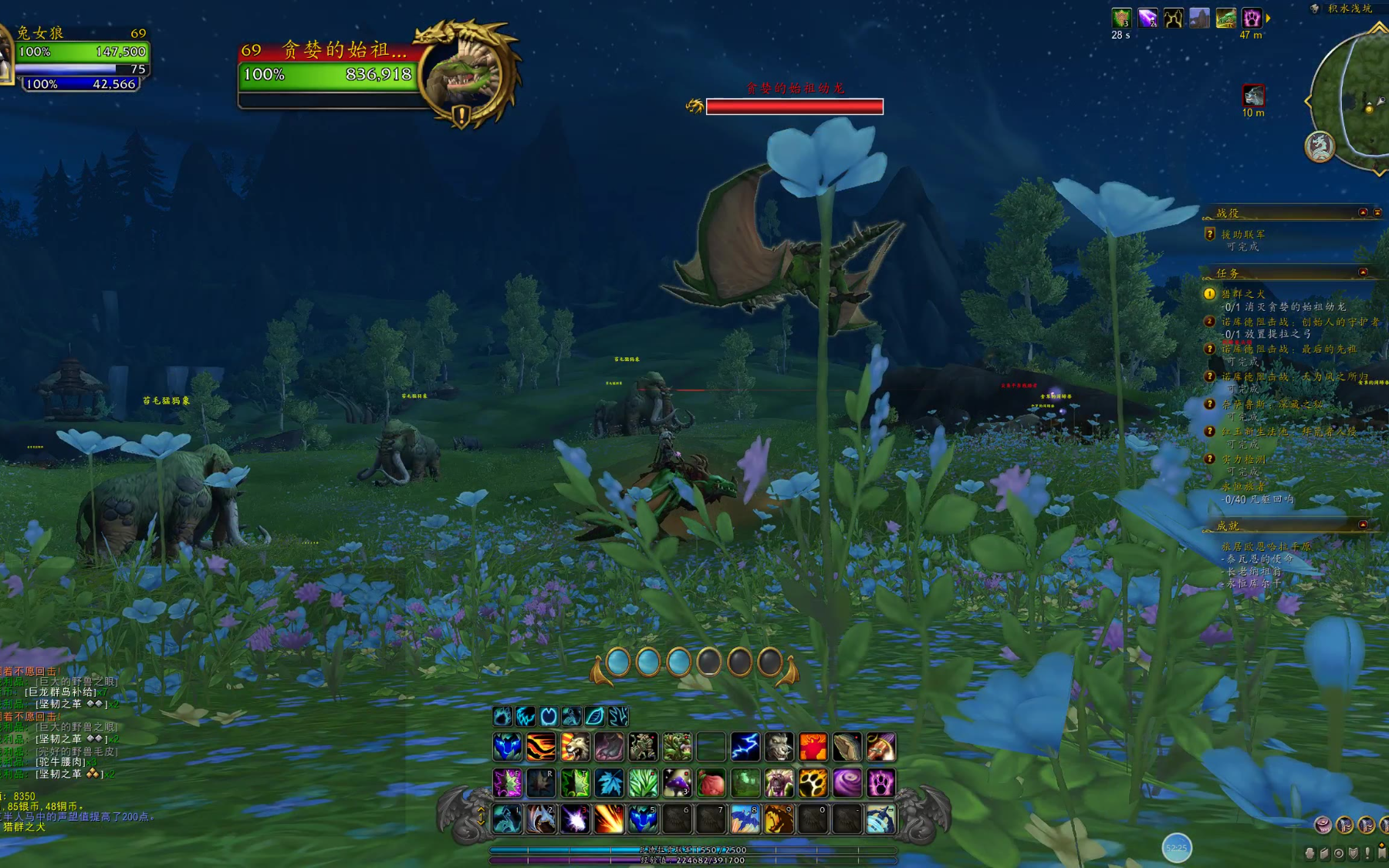This screenshot has height=868, width=1389.
Task: Activate the blue lightning bolt ability
Action: (x=745, y=747)
